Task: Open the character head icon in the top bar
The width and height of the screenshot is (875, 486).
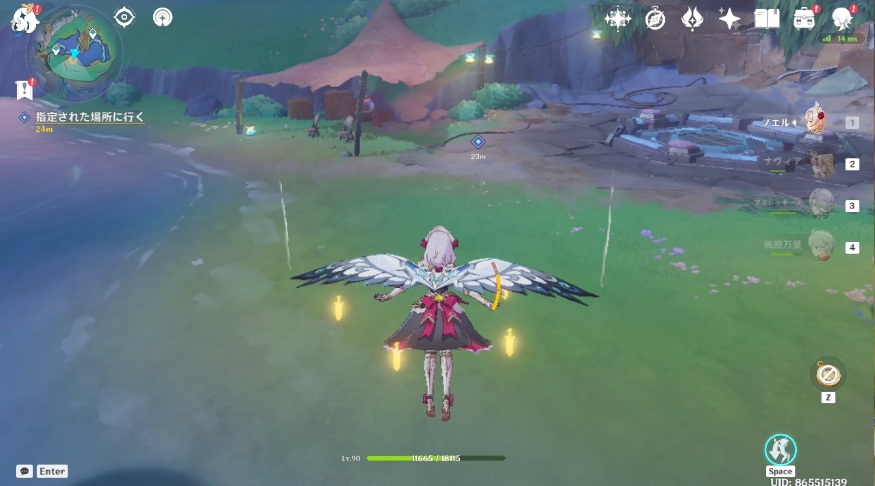Action: click(841, 18)
